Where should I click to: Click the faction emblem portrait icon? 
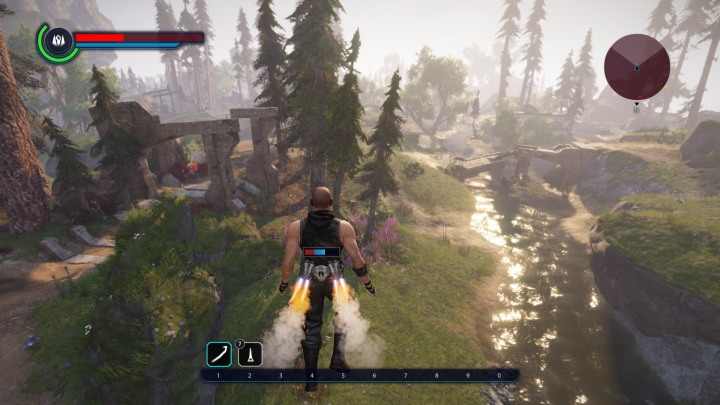pos(57,41)
